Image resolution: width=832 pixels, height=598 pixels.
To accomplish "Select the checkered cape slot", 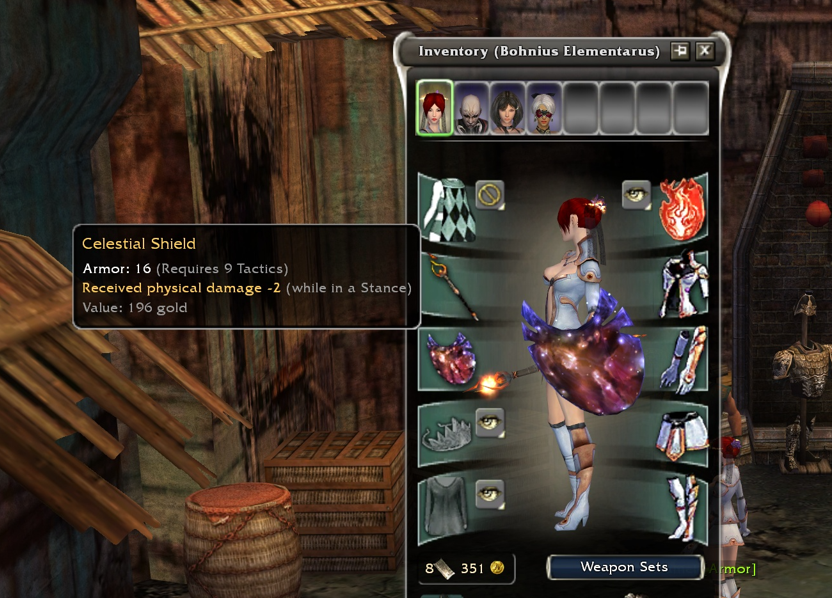I will point(446,208).
